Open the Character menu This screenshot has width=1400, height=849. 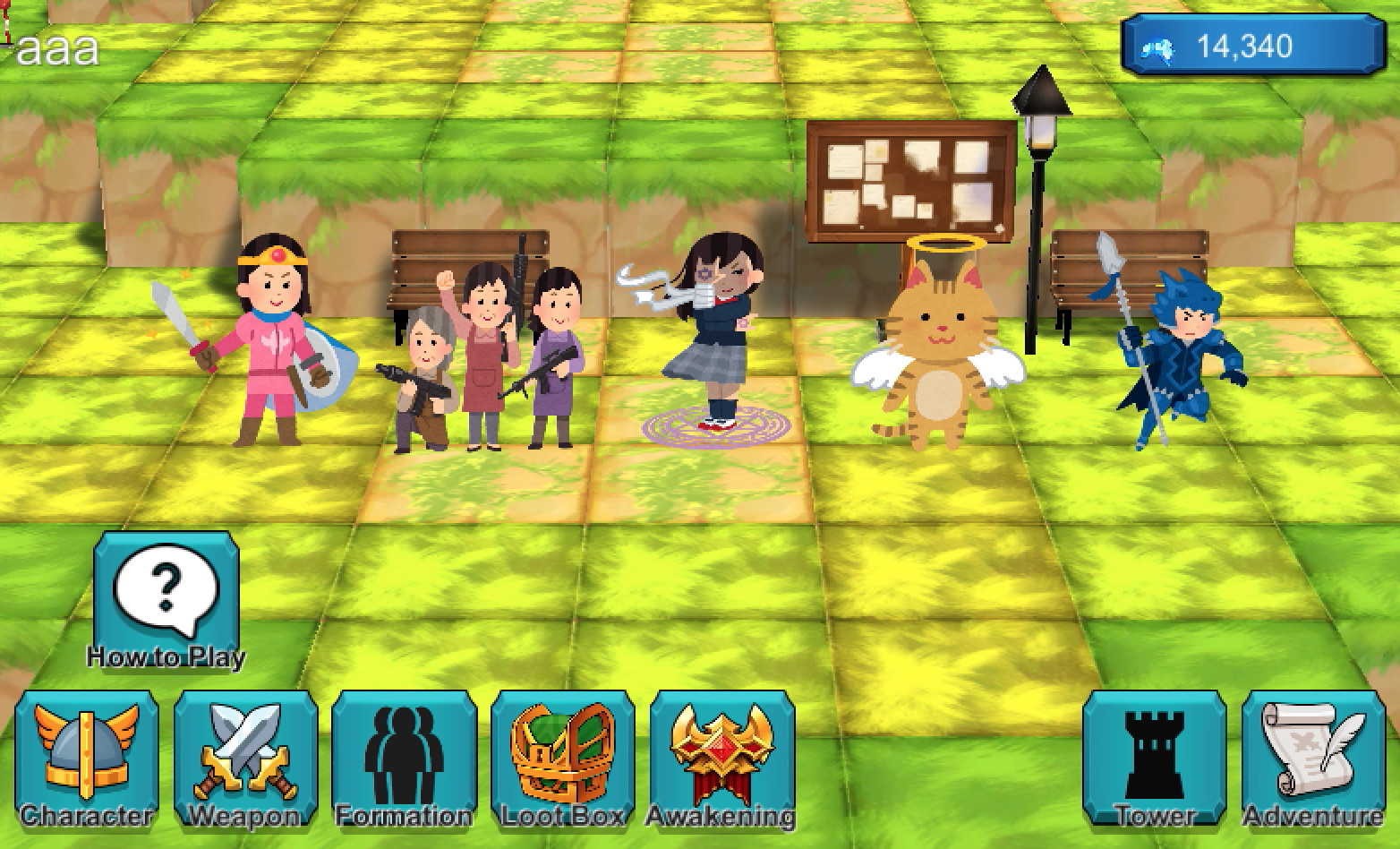point(85,757)
